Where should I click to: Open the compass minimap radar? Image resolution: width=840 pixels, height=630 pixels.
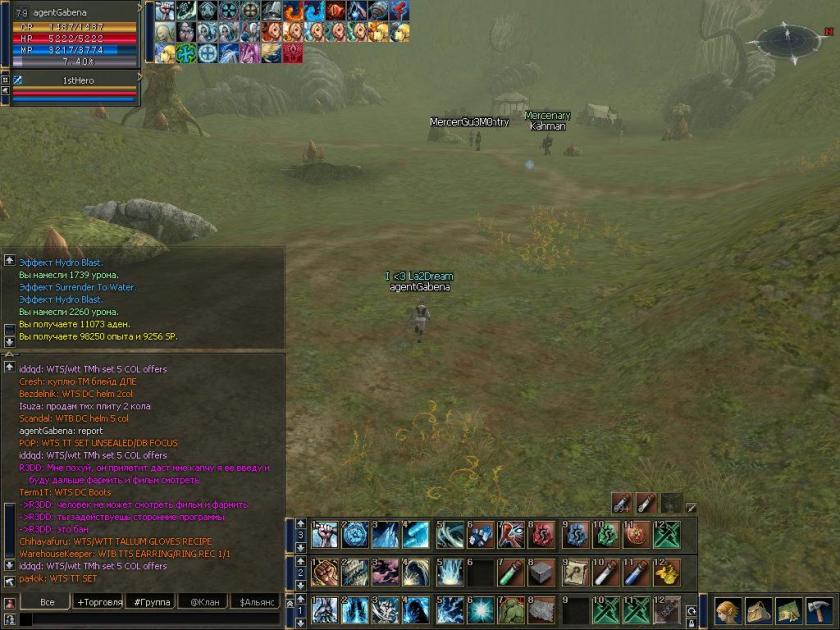coord(788,41)
